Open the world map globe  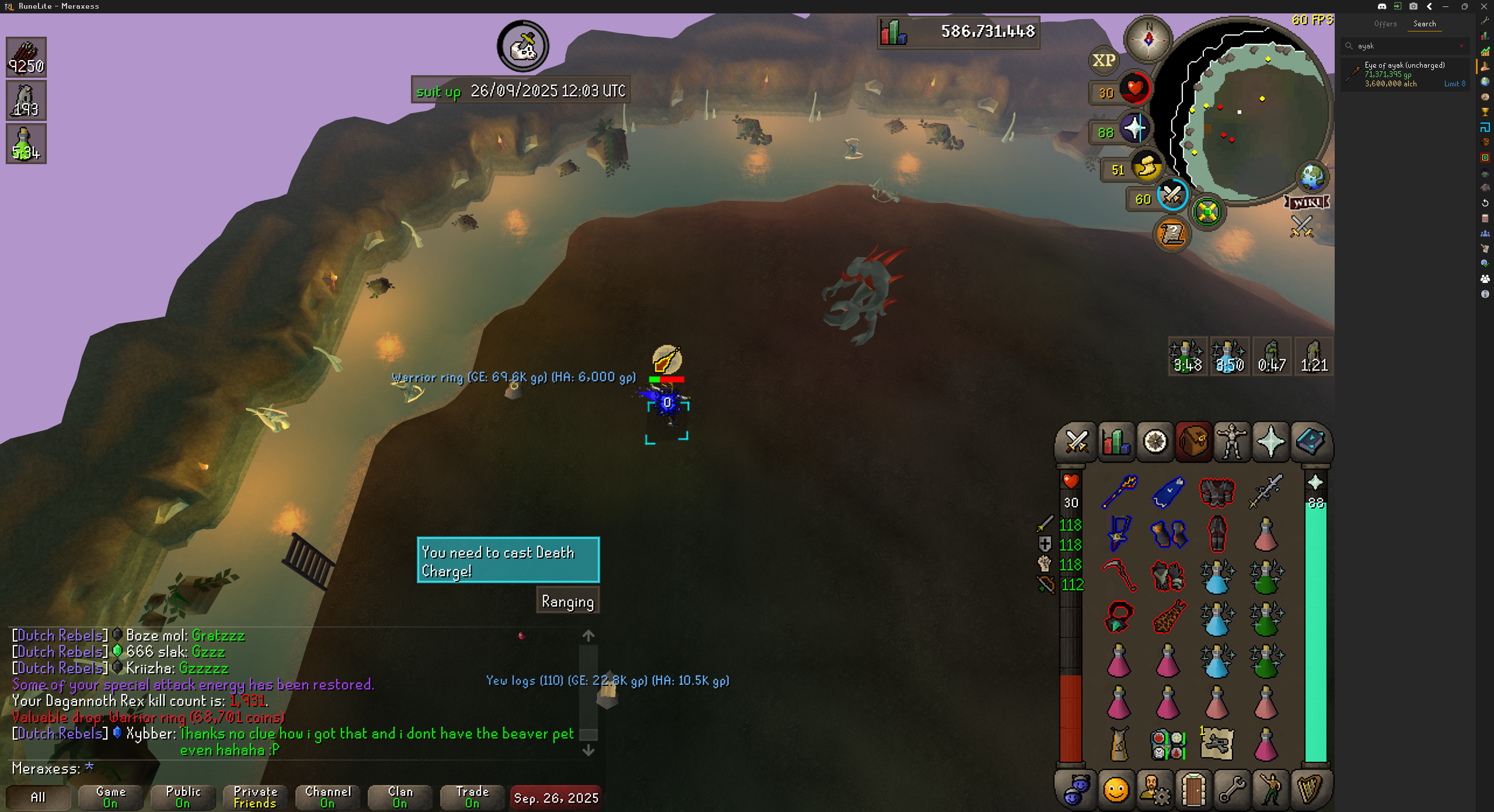[1312, 176]
